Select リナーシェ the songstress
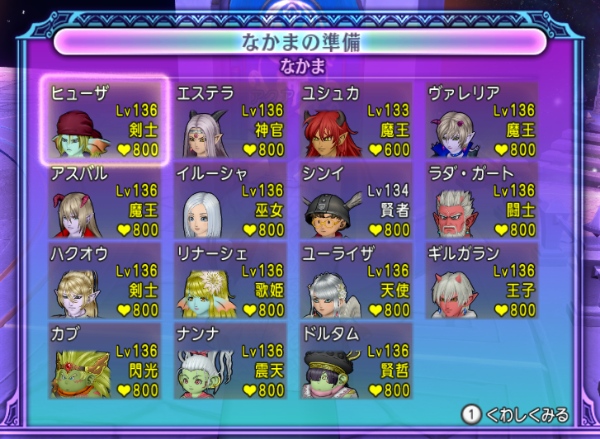 [231, 281]
